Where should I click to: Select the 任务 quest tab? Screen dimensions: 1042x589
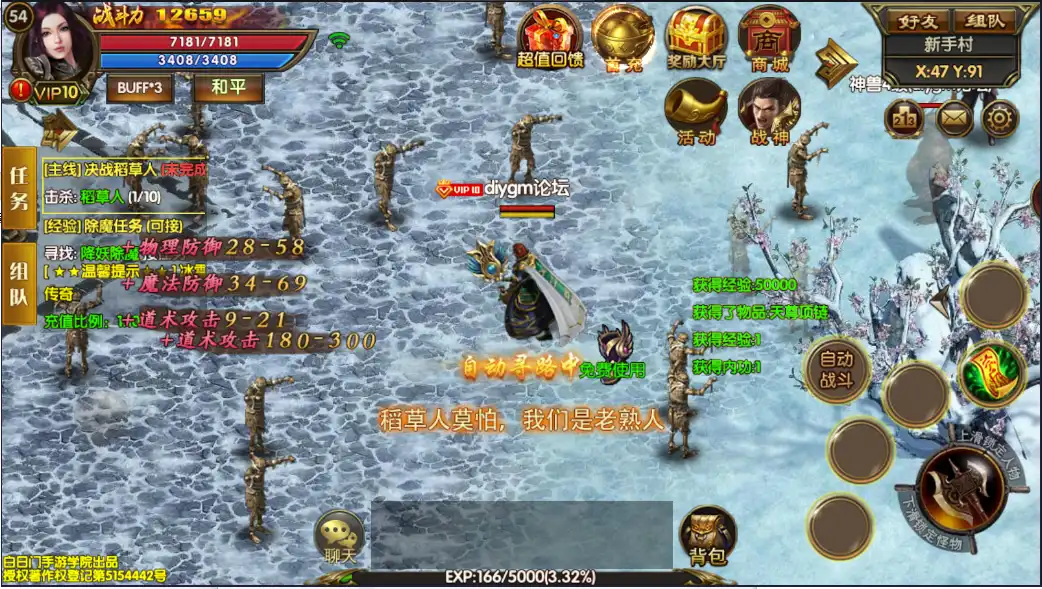(19, 186)
